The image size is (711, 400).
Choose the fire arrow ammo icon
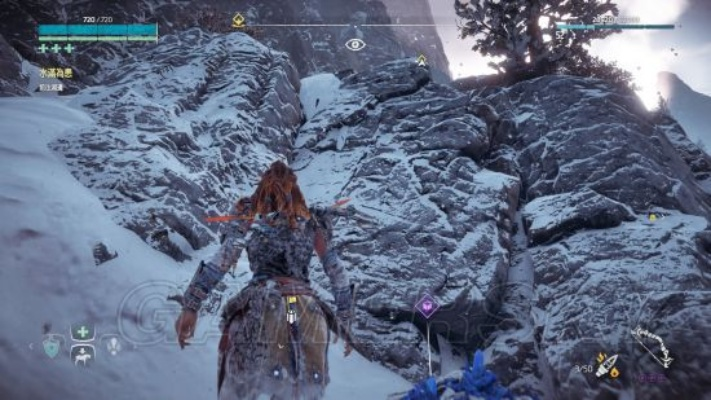coord(607,365)
